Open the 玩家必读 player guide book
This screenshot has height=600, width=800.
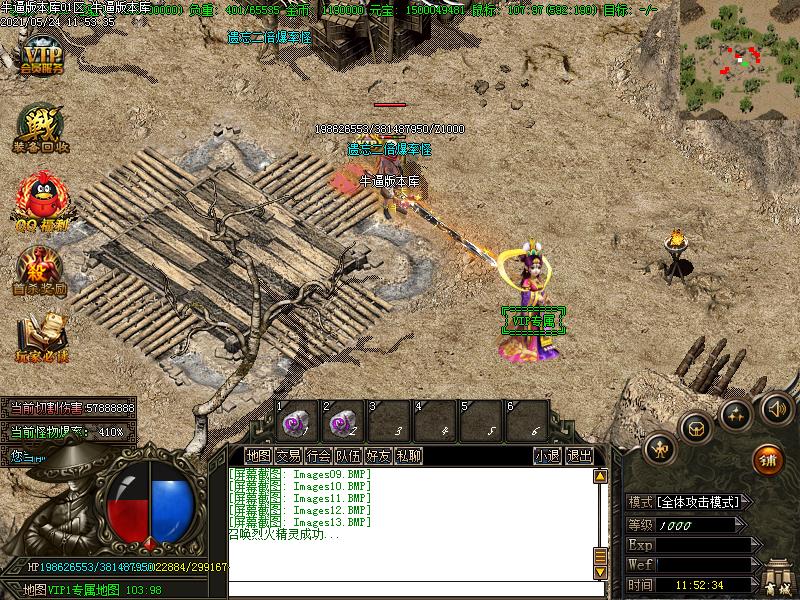[x=40, y=338]
